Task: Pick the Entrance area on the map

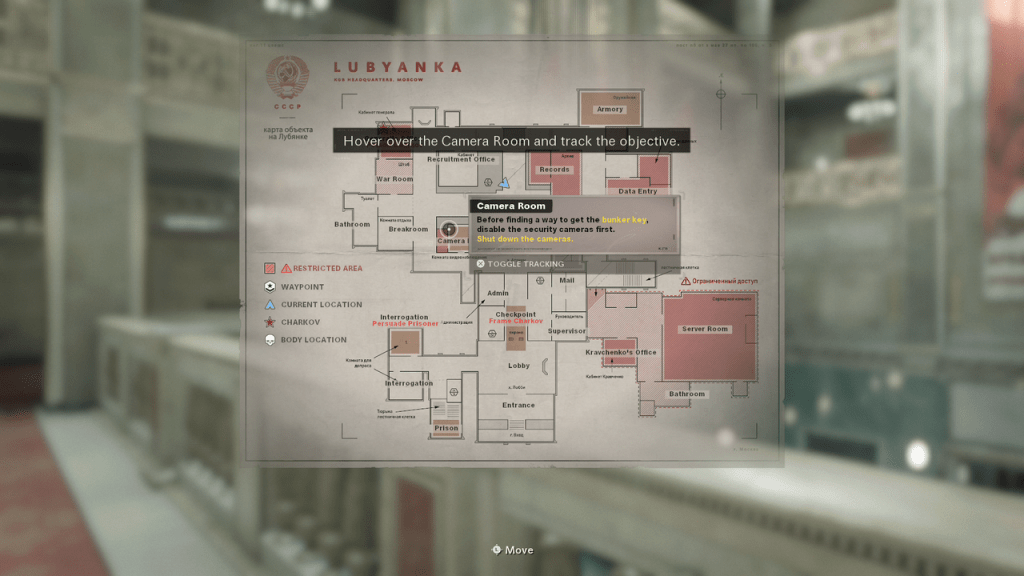Action: pyautogui.click(x=518, y=405)
